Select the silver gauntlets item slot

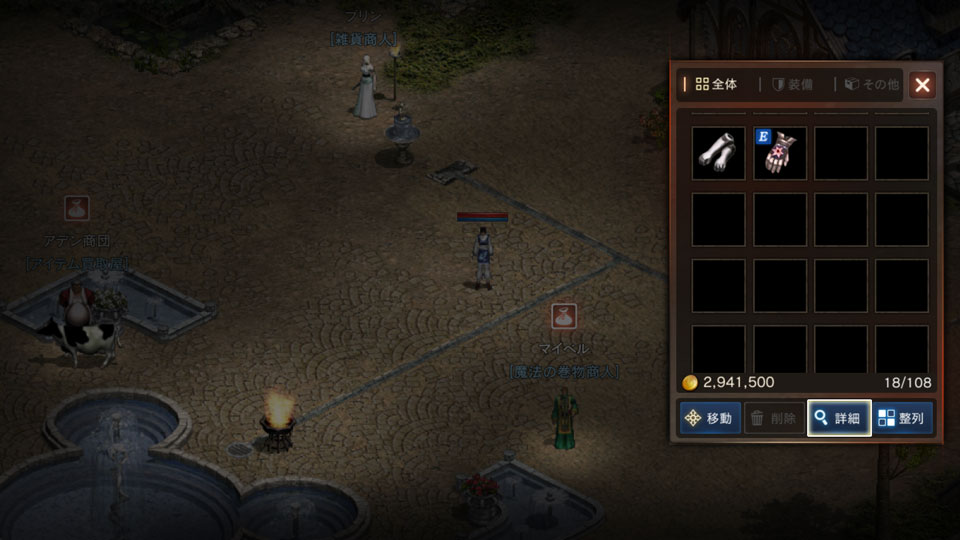(718, 153)
